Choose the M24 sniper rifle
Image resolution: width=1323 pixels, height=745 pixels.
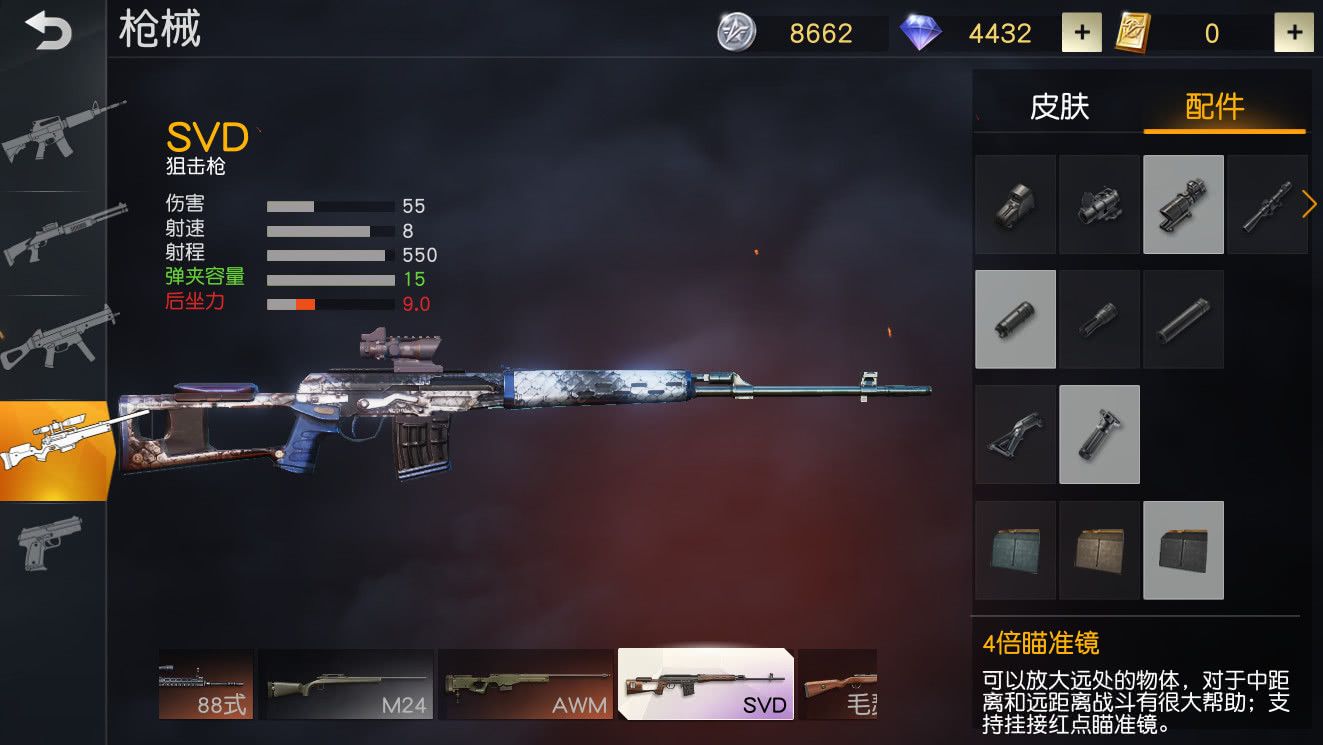[x=346, y=684]
